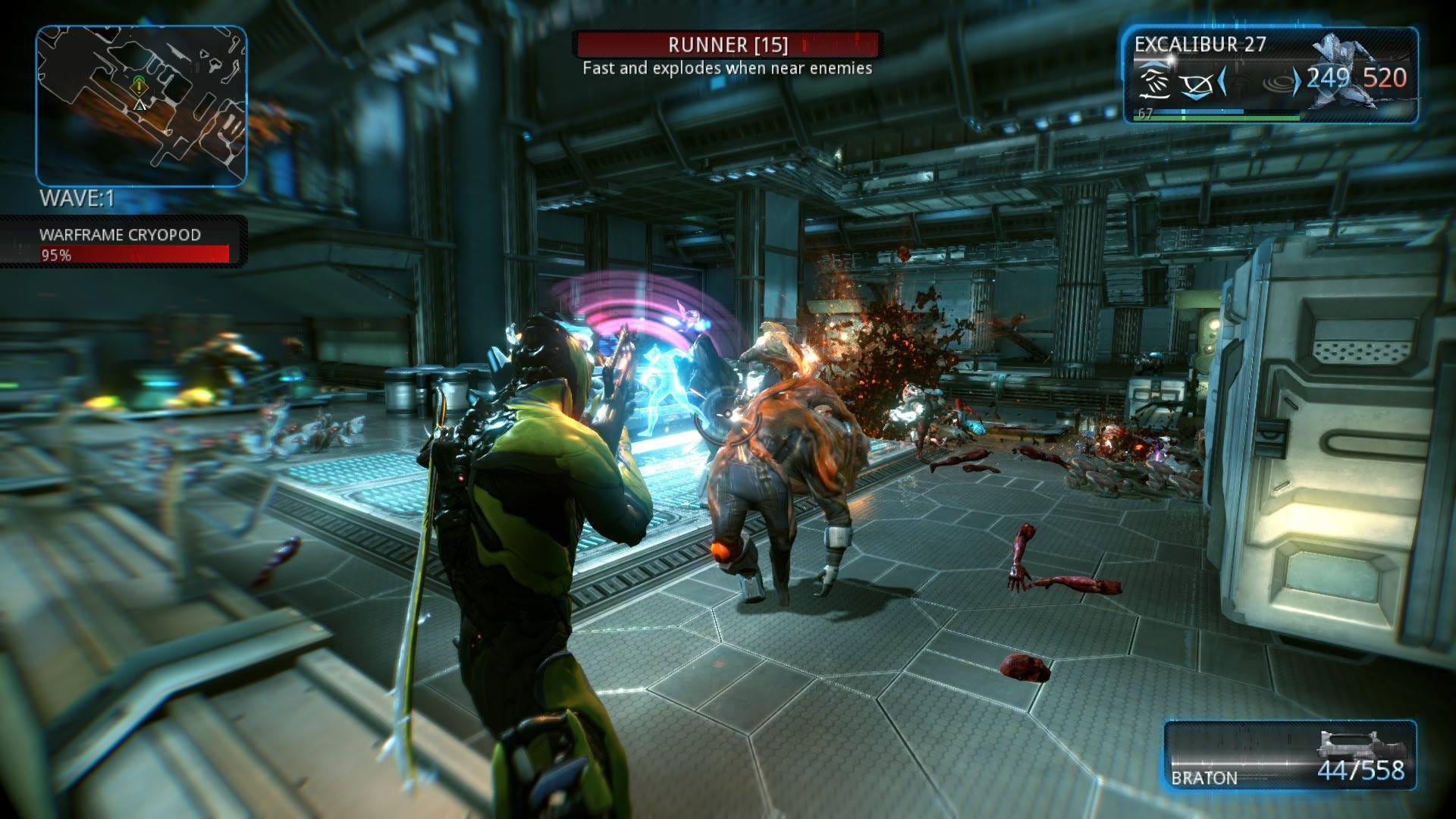This screenshot has width=1456, height=819.
Task: Click the left chevron beside the ability icons
Action: tap(1222, 82)
